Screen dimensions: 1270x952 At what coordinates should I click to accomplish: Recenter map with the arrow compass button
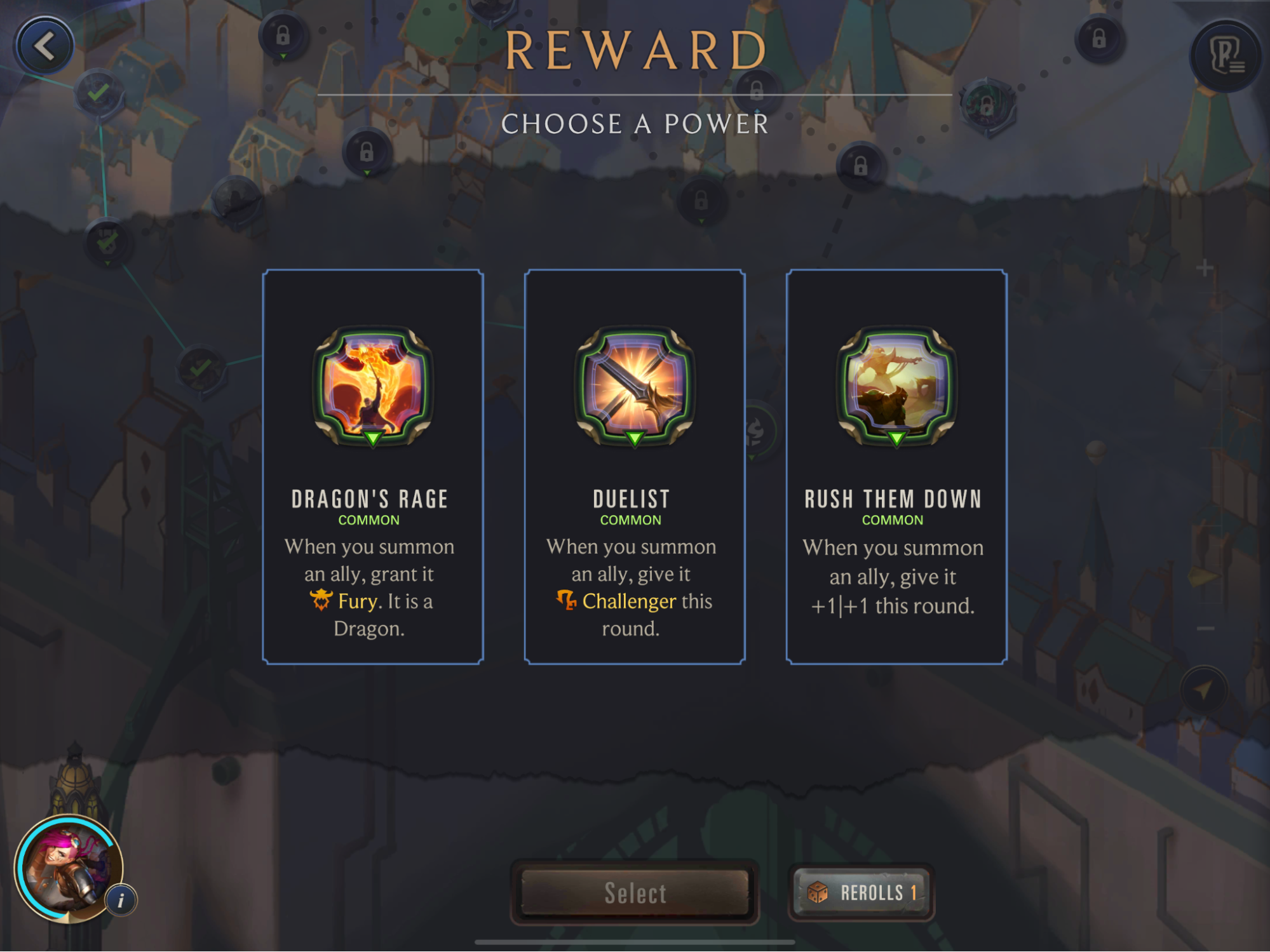(1204, 690)
